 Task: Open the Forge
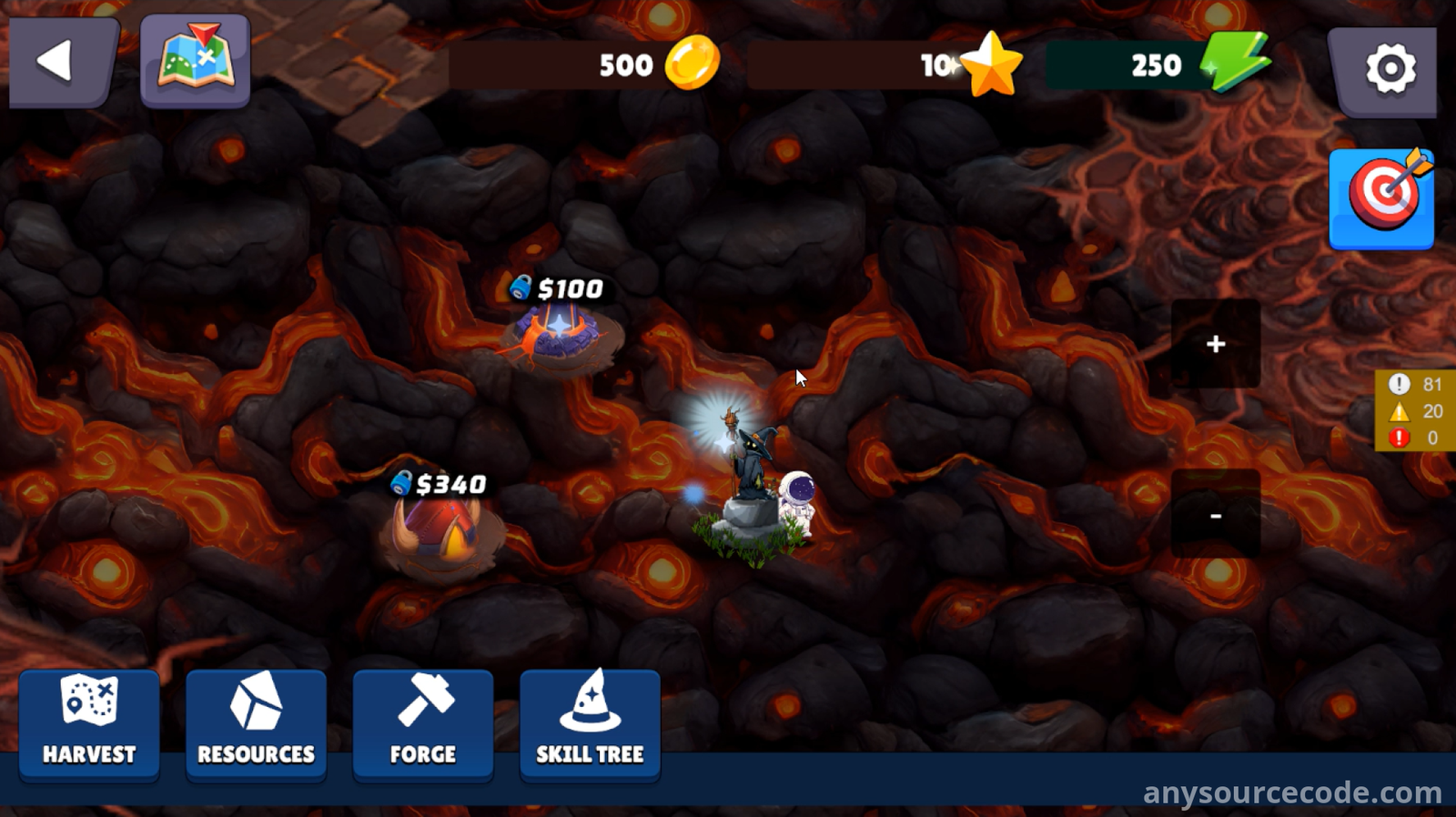(423, 724)
